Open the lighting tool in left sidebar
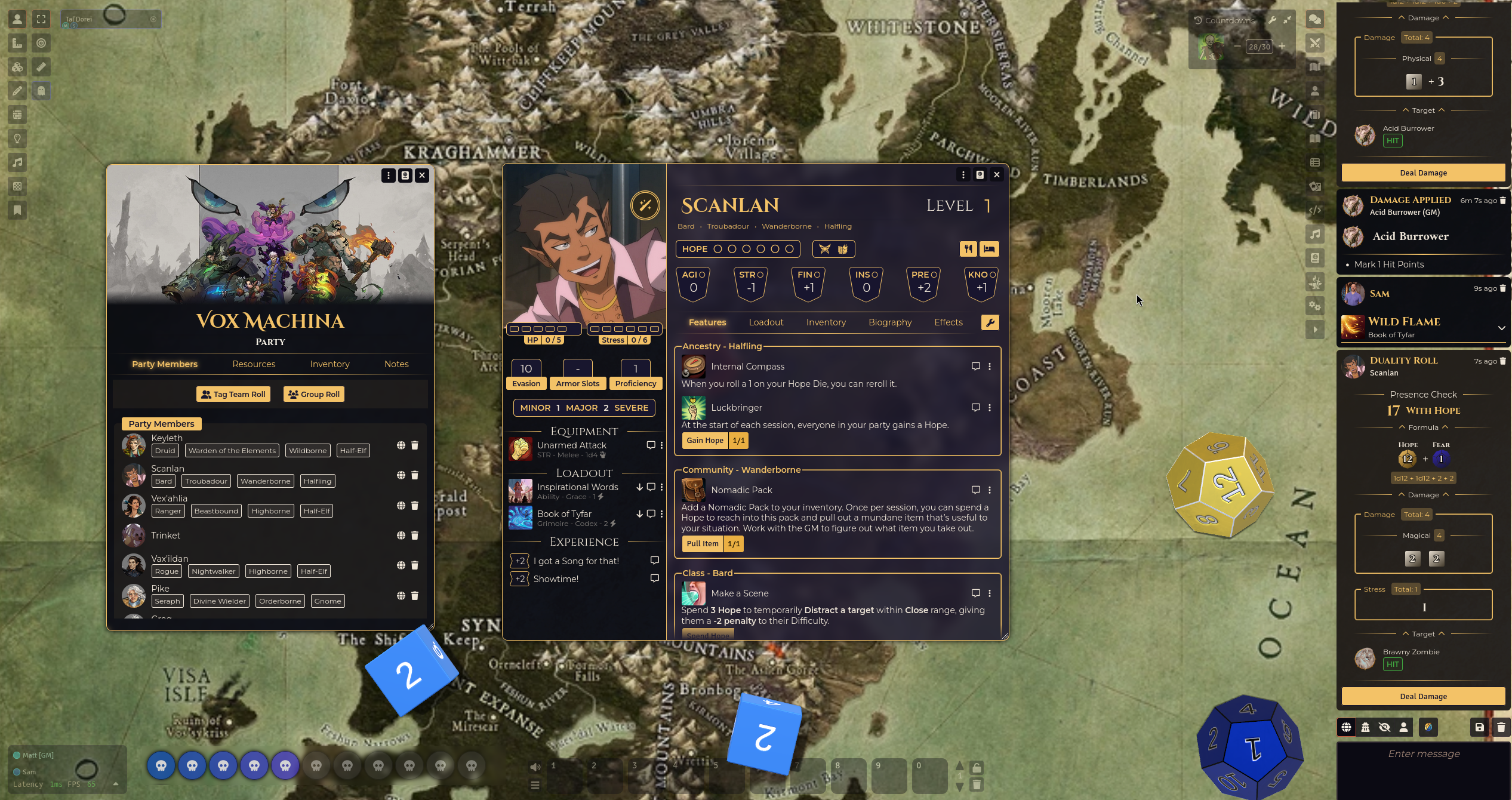The width and height of the screenshot is (1512, 800). tap(17, 139)
